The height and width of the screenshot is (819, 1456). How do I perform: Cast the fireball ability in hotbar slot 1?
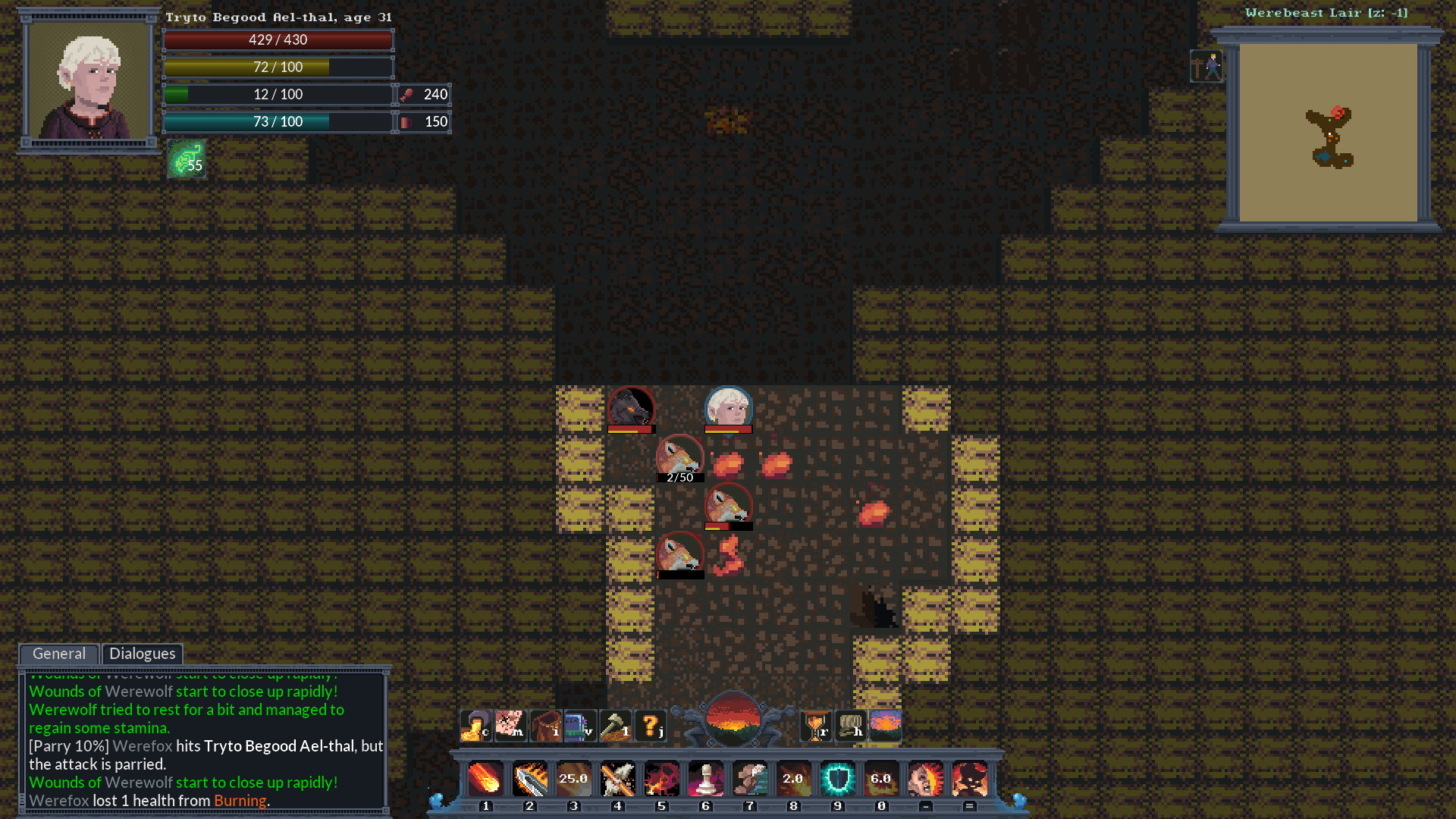coord(485,779)
